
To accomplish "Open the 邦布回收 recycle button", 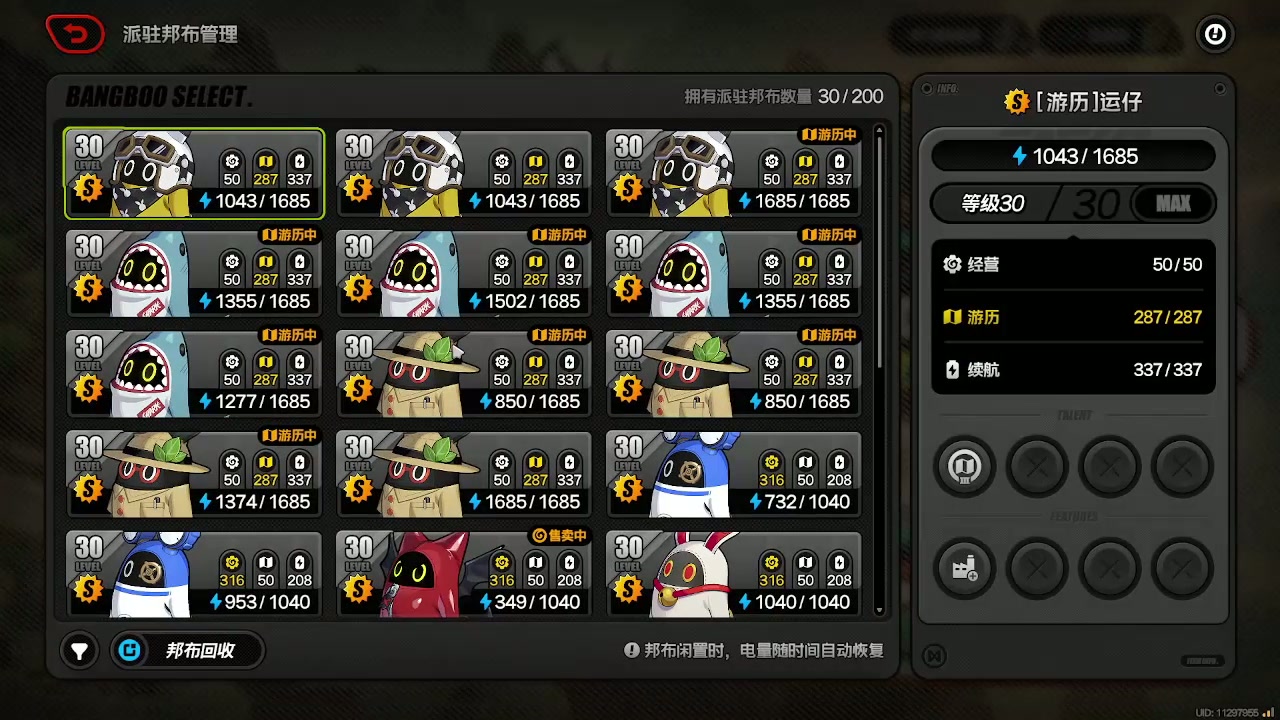I will [x=188, y=651].
